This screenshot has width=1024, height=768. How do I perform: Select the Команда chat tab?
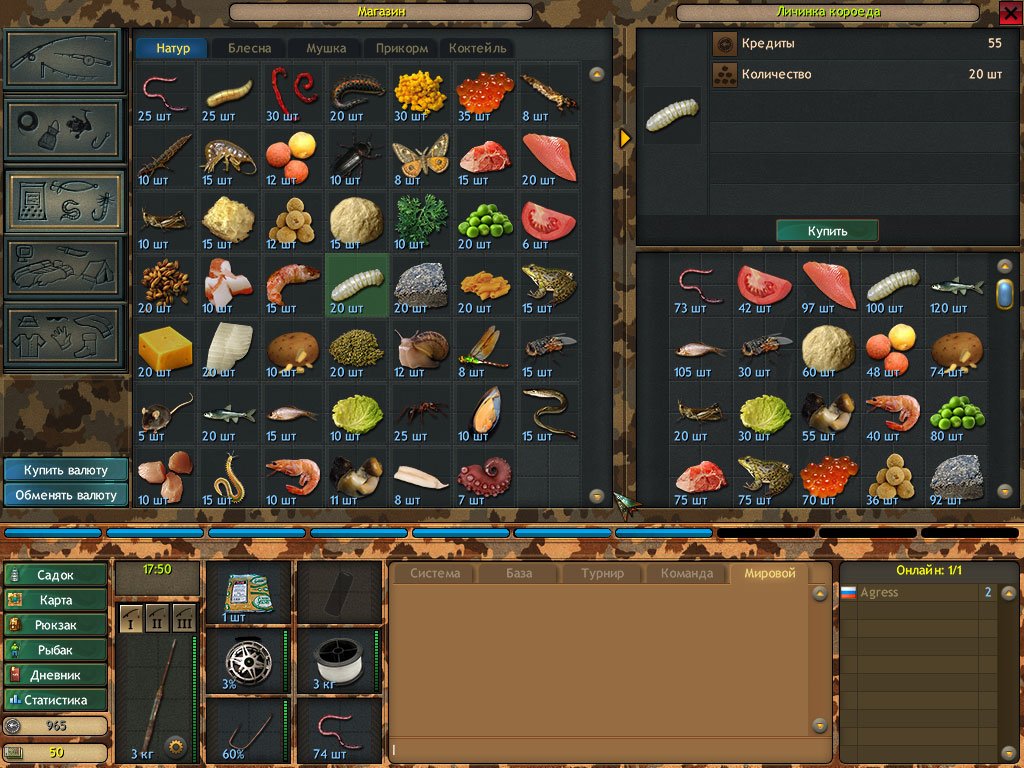point(686,573)
